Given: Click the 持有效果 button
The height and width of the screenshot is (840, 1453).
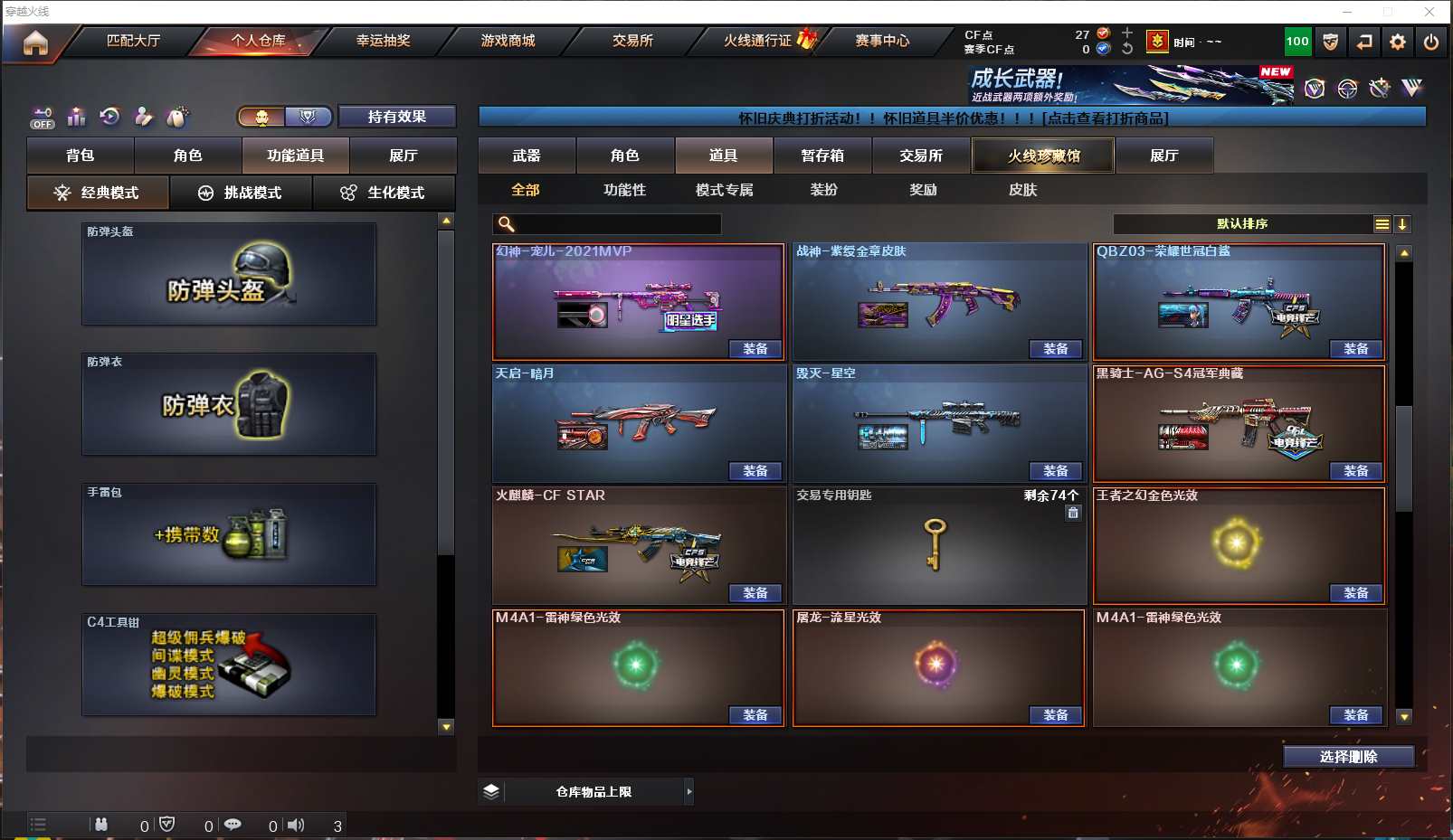Looking at the screenshot, I should point(396,117).
